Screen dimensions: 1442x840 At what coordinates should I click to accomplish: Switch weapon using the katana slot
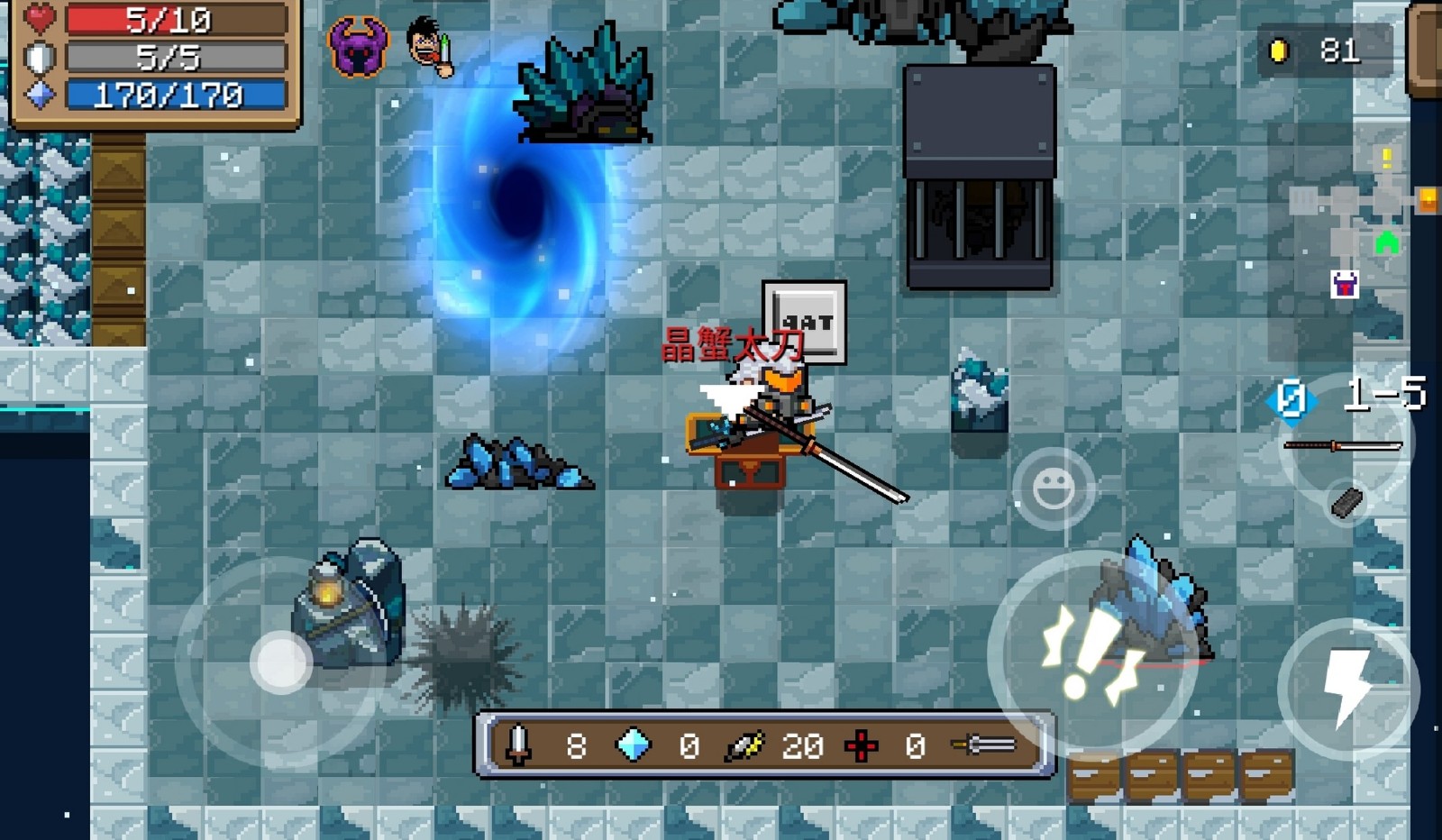point(1343,445)
